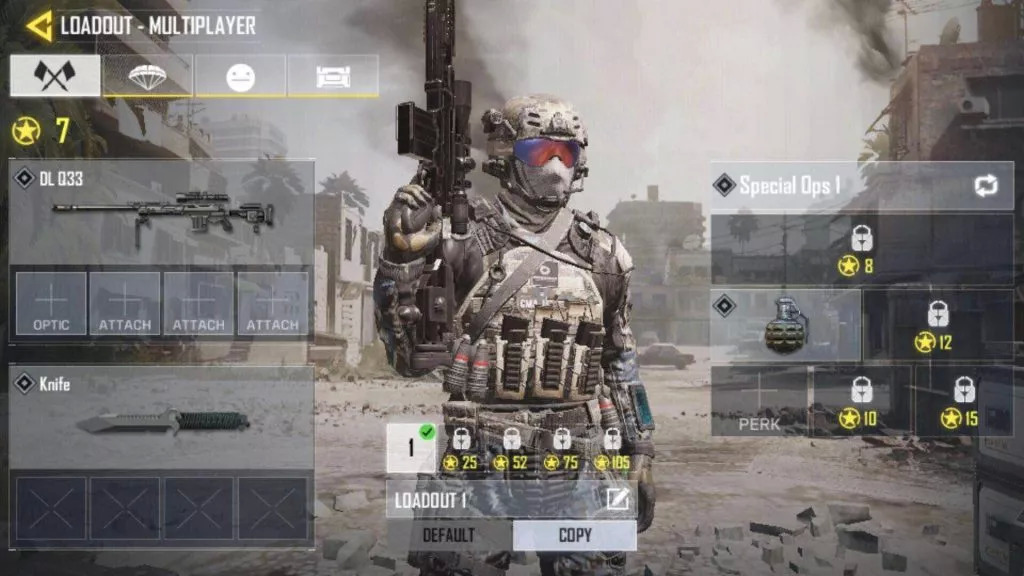Open the scorestreak tab

click(332, 76)
